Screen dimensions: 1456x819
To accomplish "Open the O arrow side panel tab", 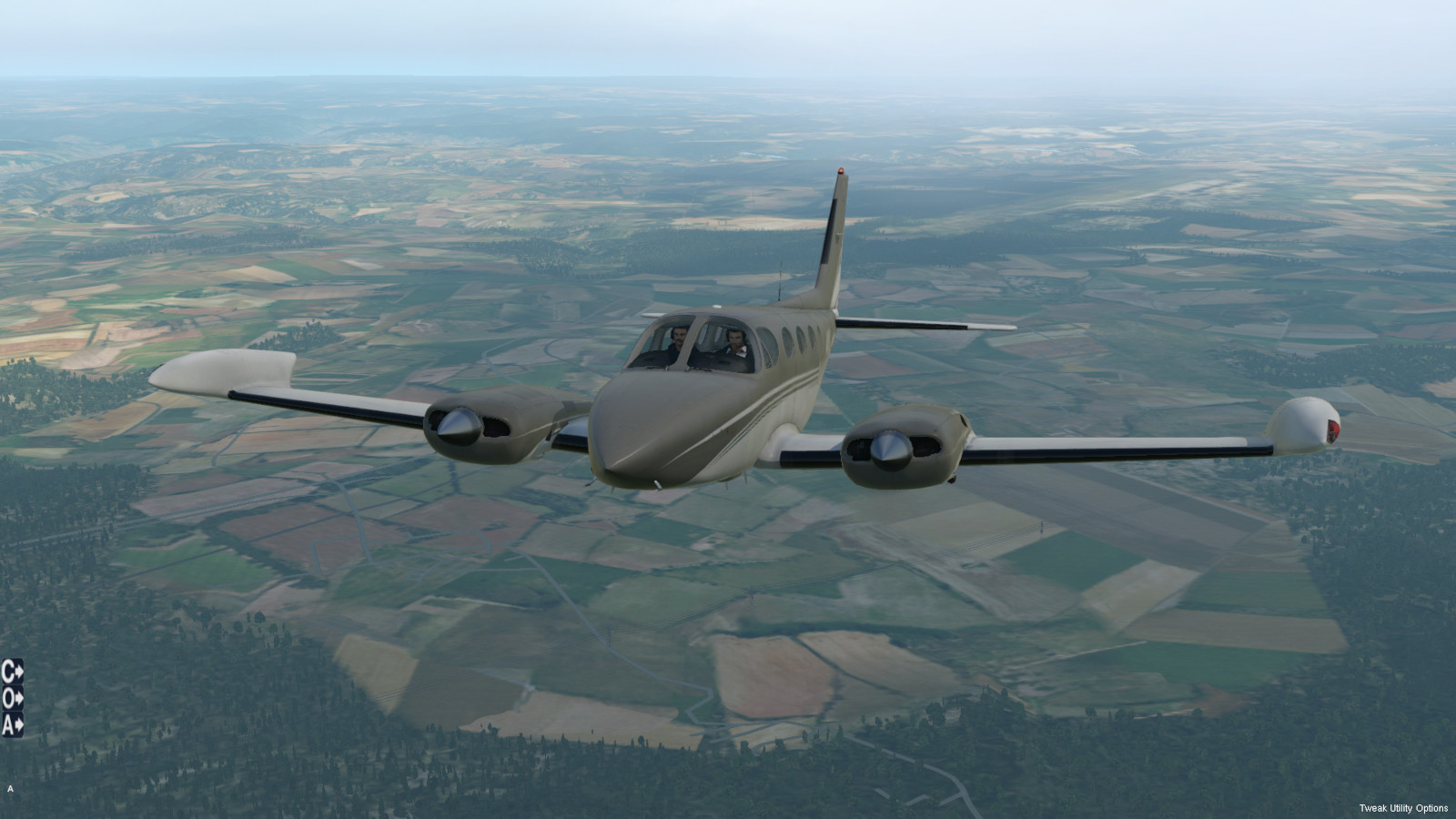I will point(12,698).
